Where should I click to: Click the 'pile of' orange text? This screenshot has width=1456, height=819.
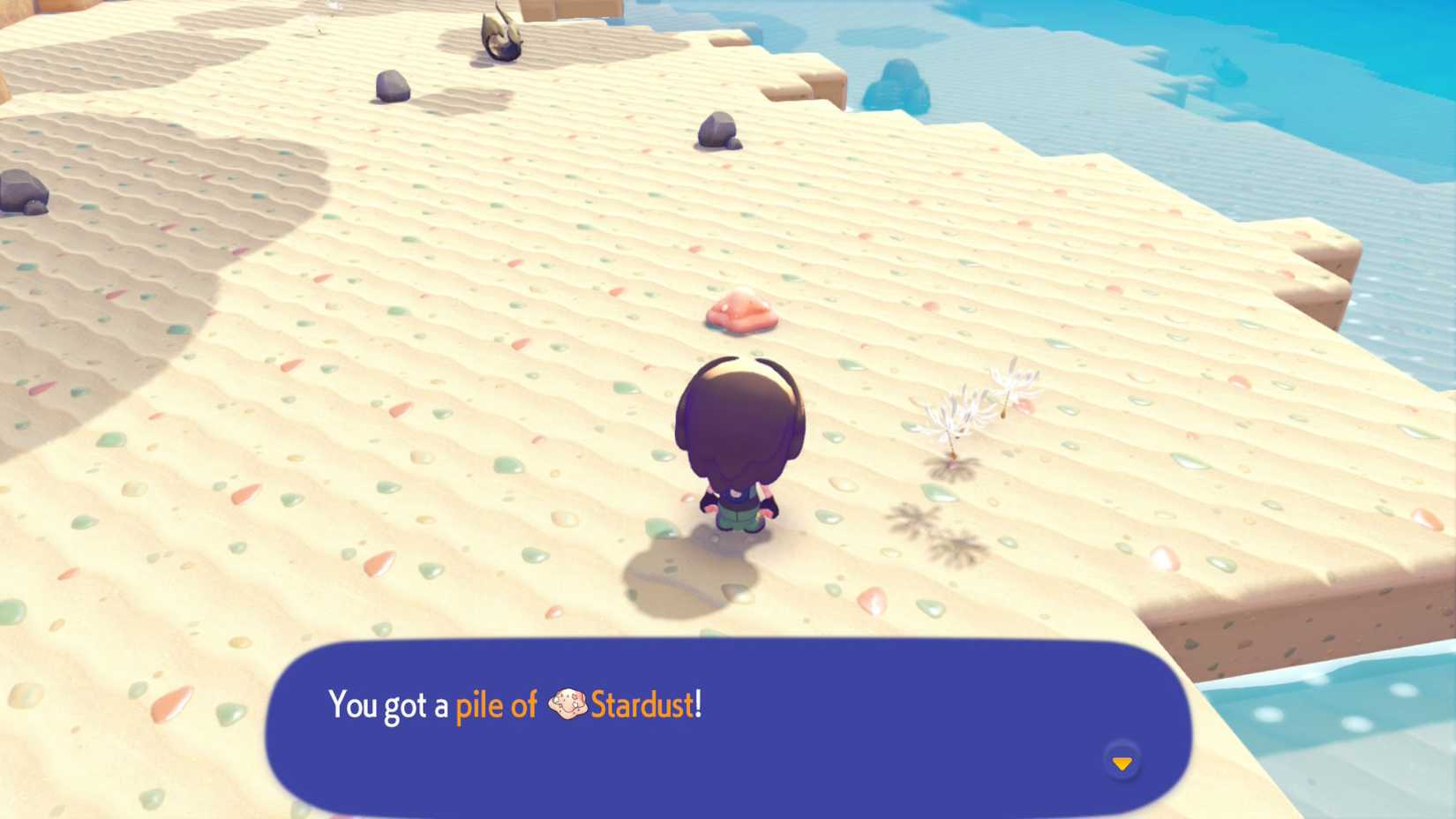[496, 703]
